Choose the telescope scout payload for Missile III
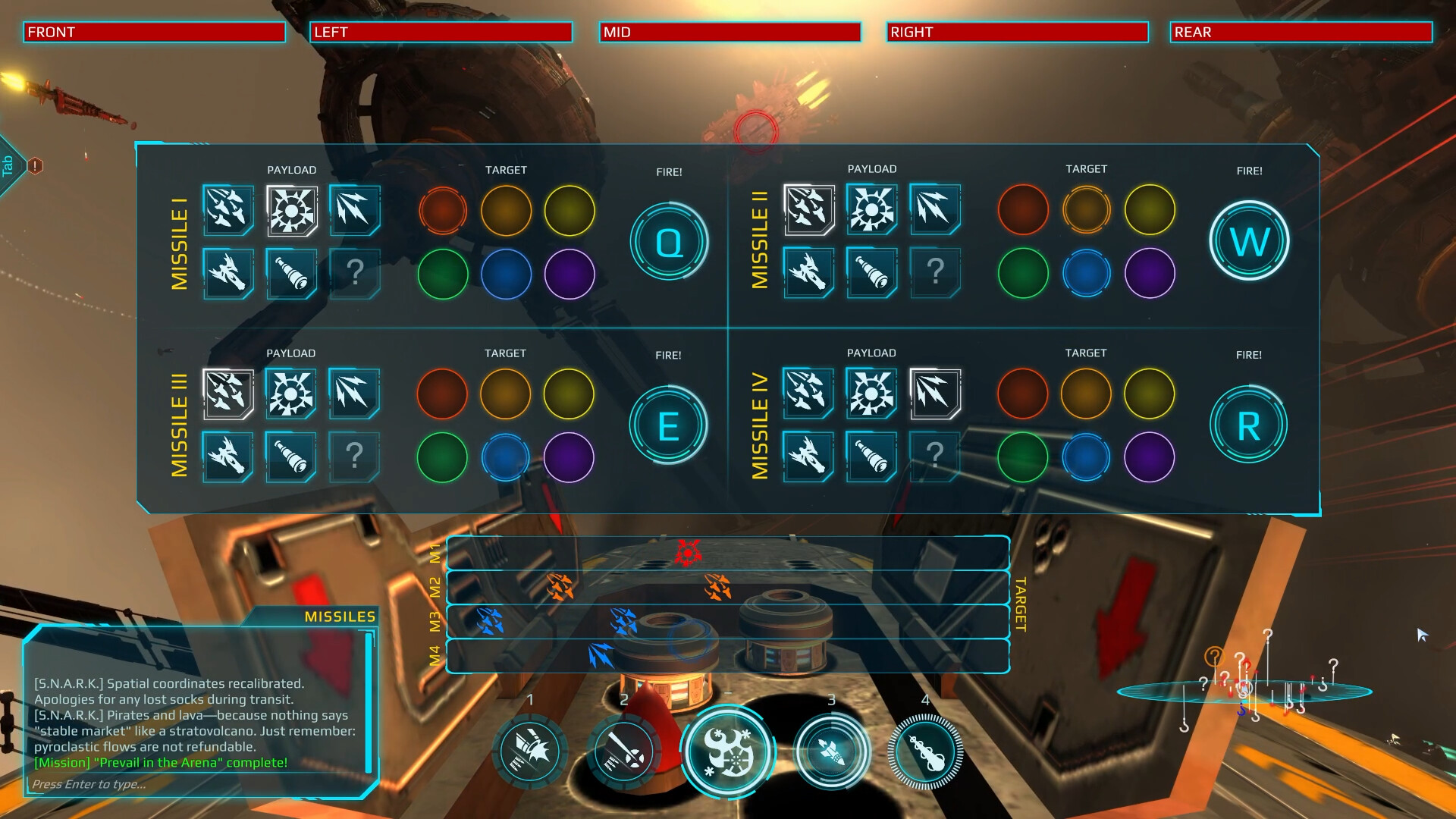This screenshot has width=1456, height=819. click(291, 457)
